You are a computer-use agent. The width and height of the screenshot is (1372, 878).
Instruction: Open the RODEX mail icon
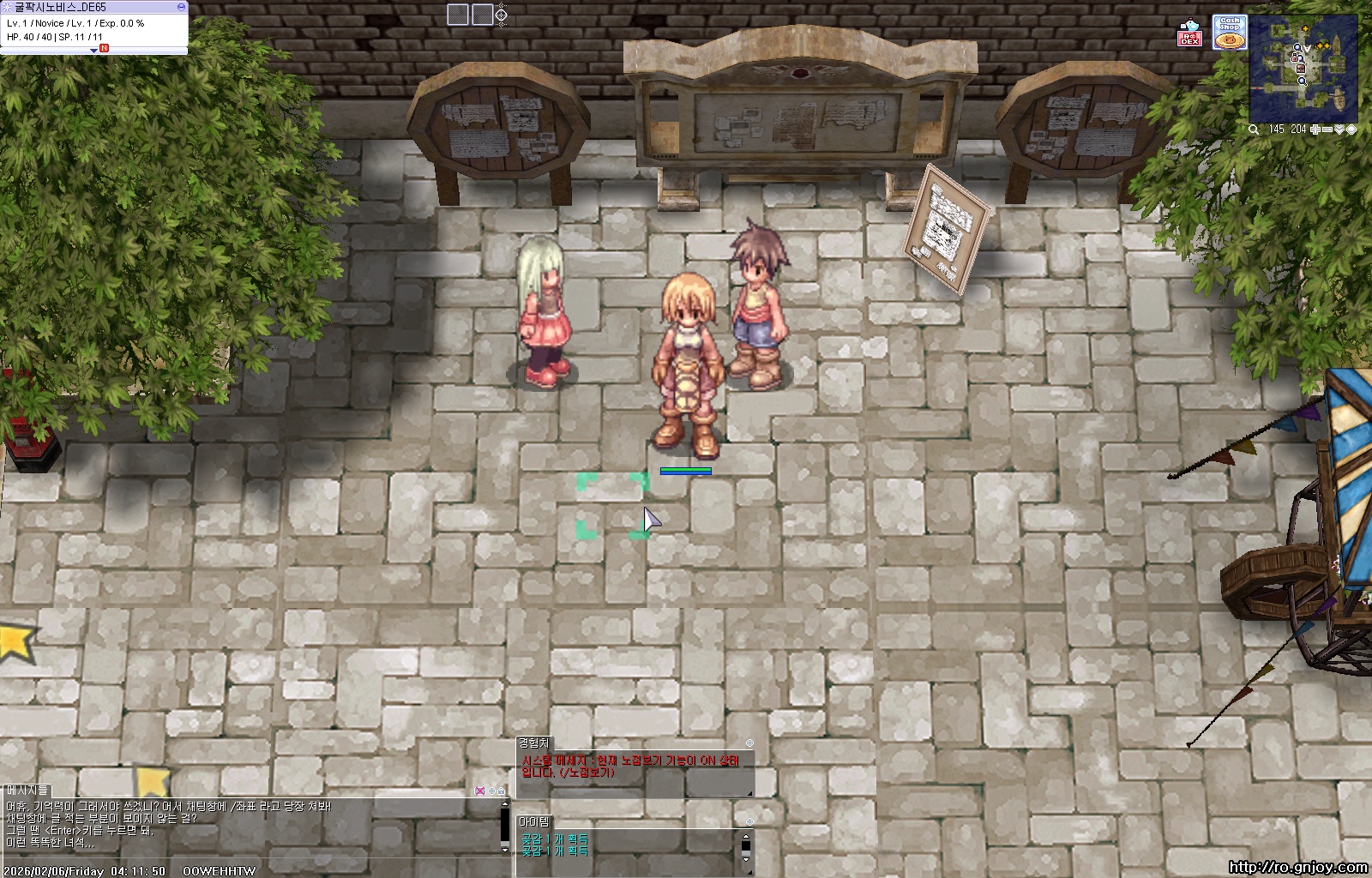(1189, 33)
